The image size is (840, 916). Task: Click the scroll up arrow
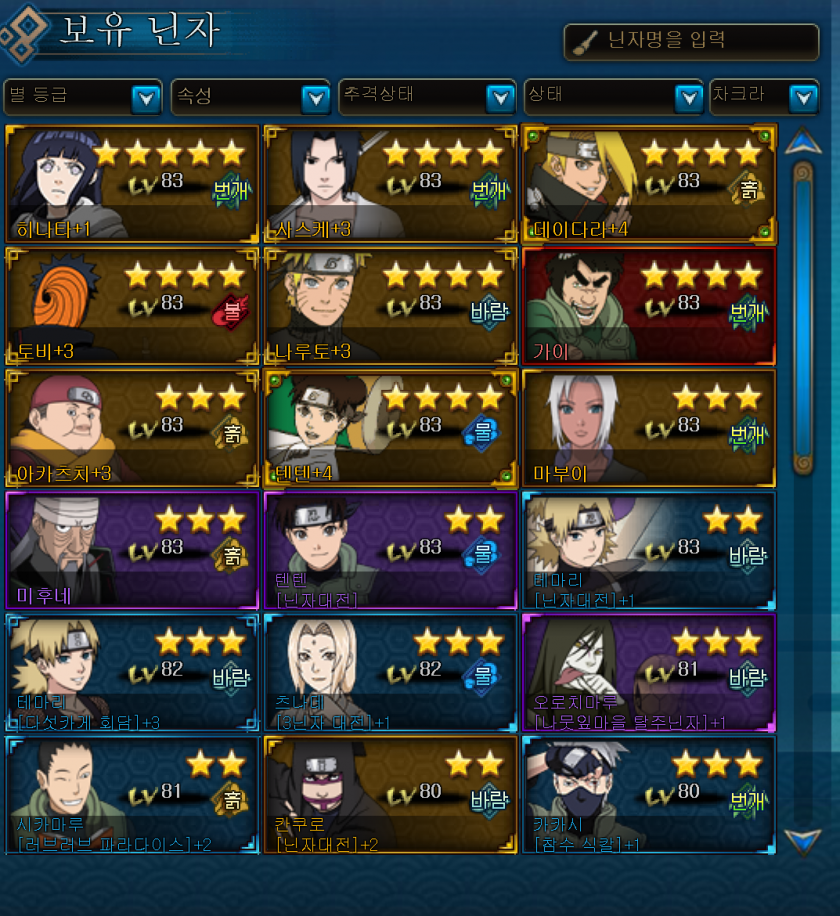[803, 142]
